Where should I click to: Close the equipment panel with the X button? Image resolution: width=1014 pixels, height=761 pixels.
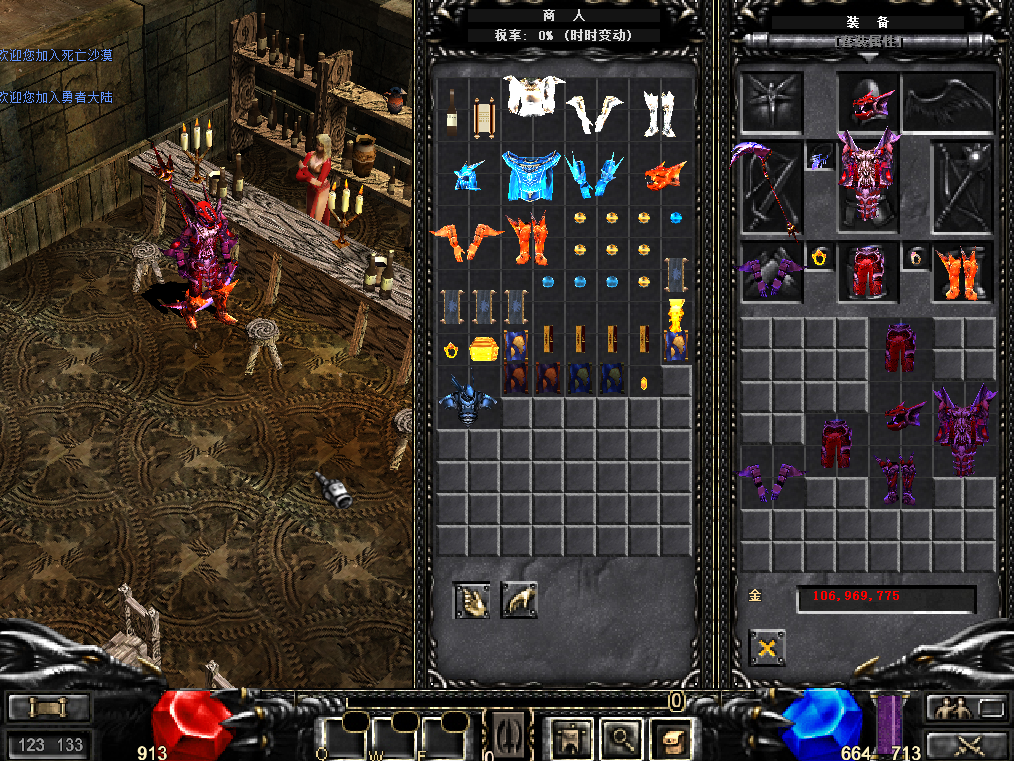point(767,648)
